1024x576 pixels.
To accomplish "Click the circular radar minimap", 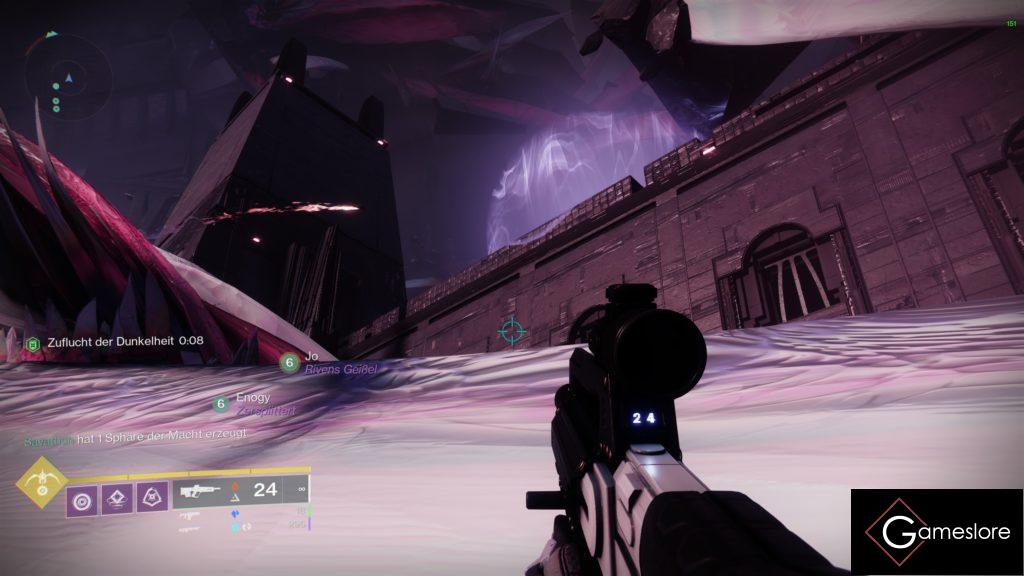I will click(68, 77).
